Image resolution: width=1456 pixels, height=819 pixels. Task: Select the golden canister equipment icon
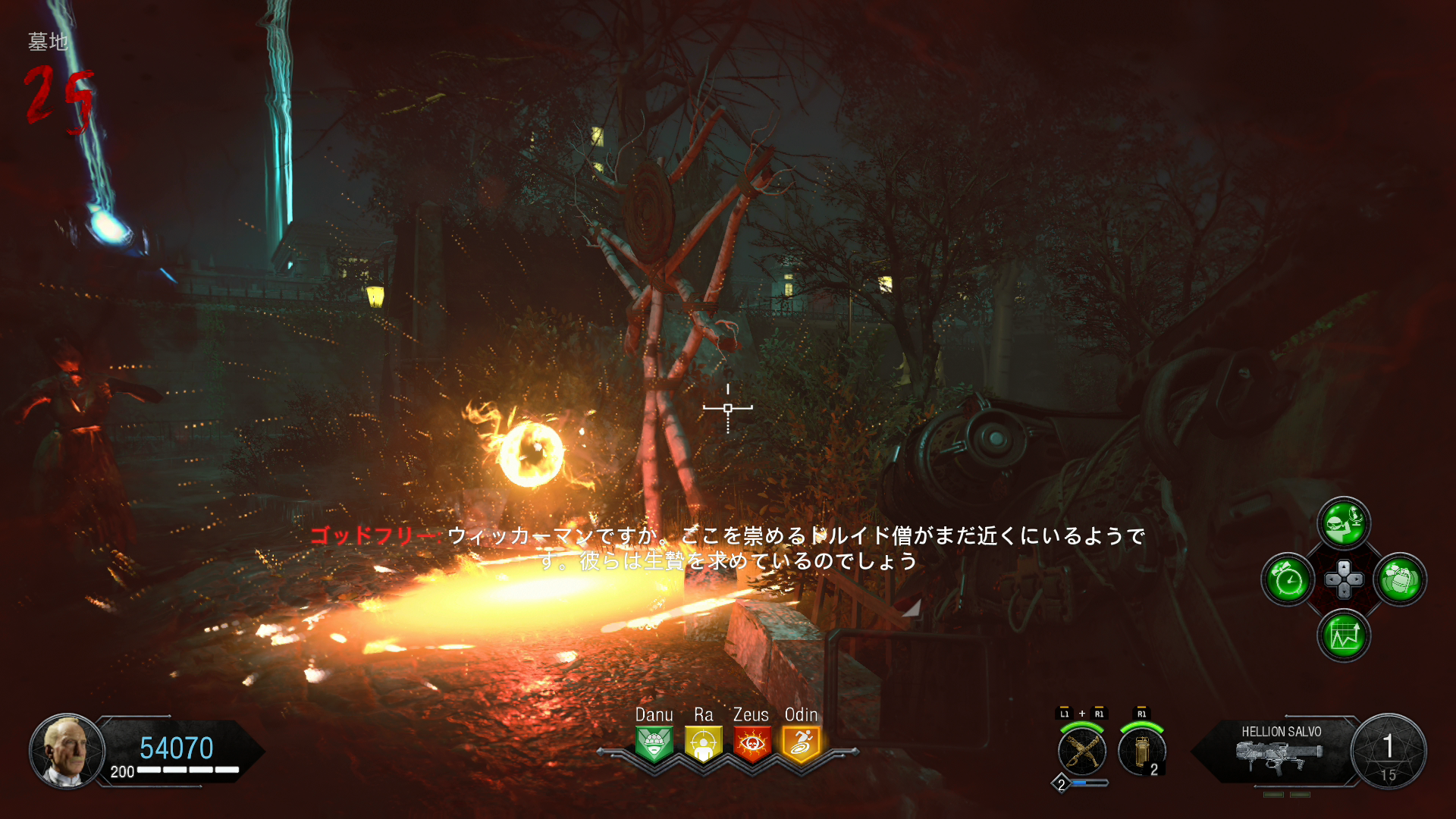click(1142, 752)
